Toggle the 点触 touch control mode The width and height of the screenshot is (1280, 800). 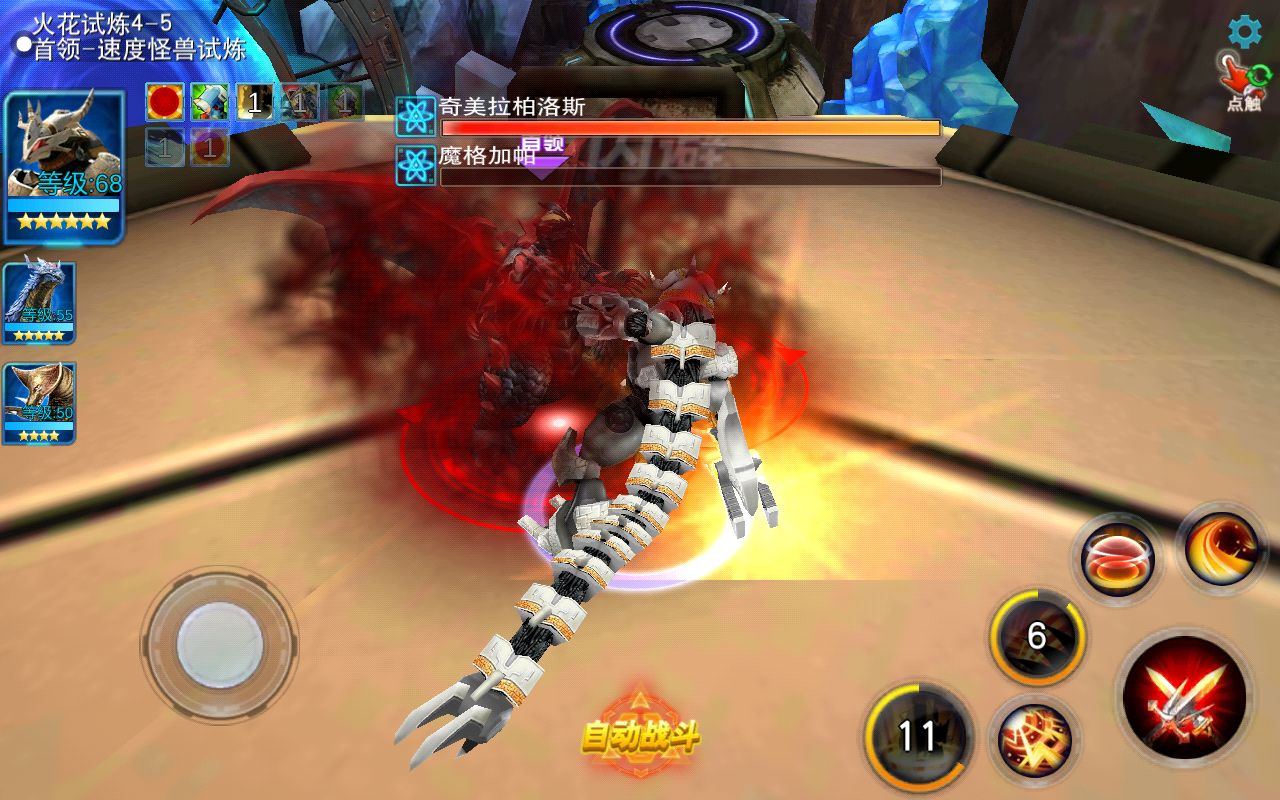coord(1242,82)
